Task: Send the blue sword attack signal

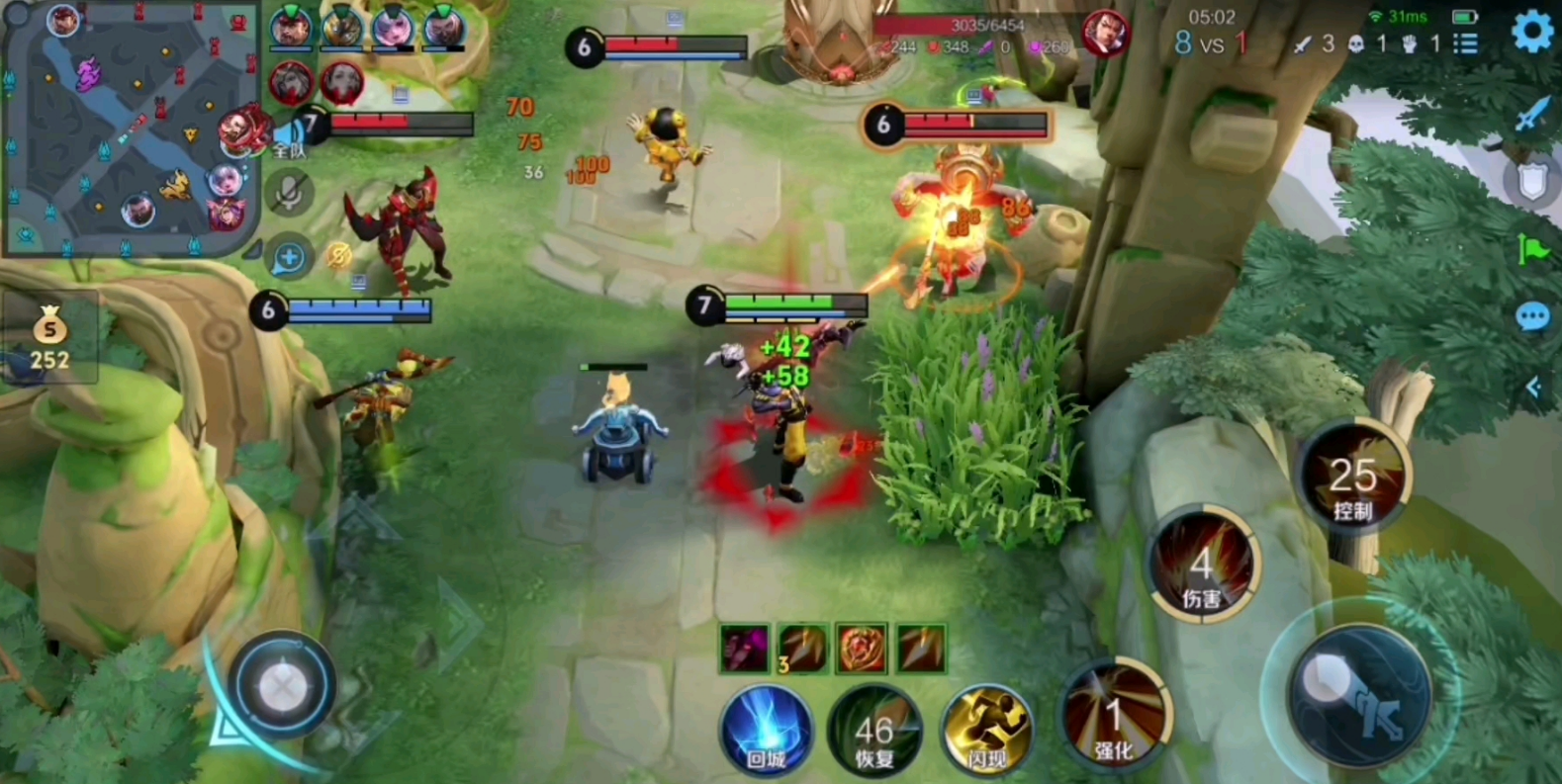Action: pyautogui.click(x=1531, y=114)
